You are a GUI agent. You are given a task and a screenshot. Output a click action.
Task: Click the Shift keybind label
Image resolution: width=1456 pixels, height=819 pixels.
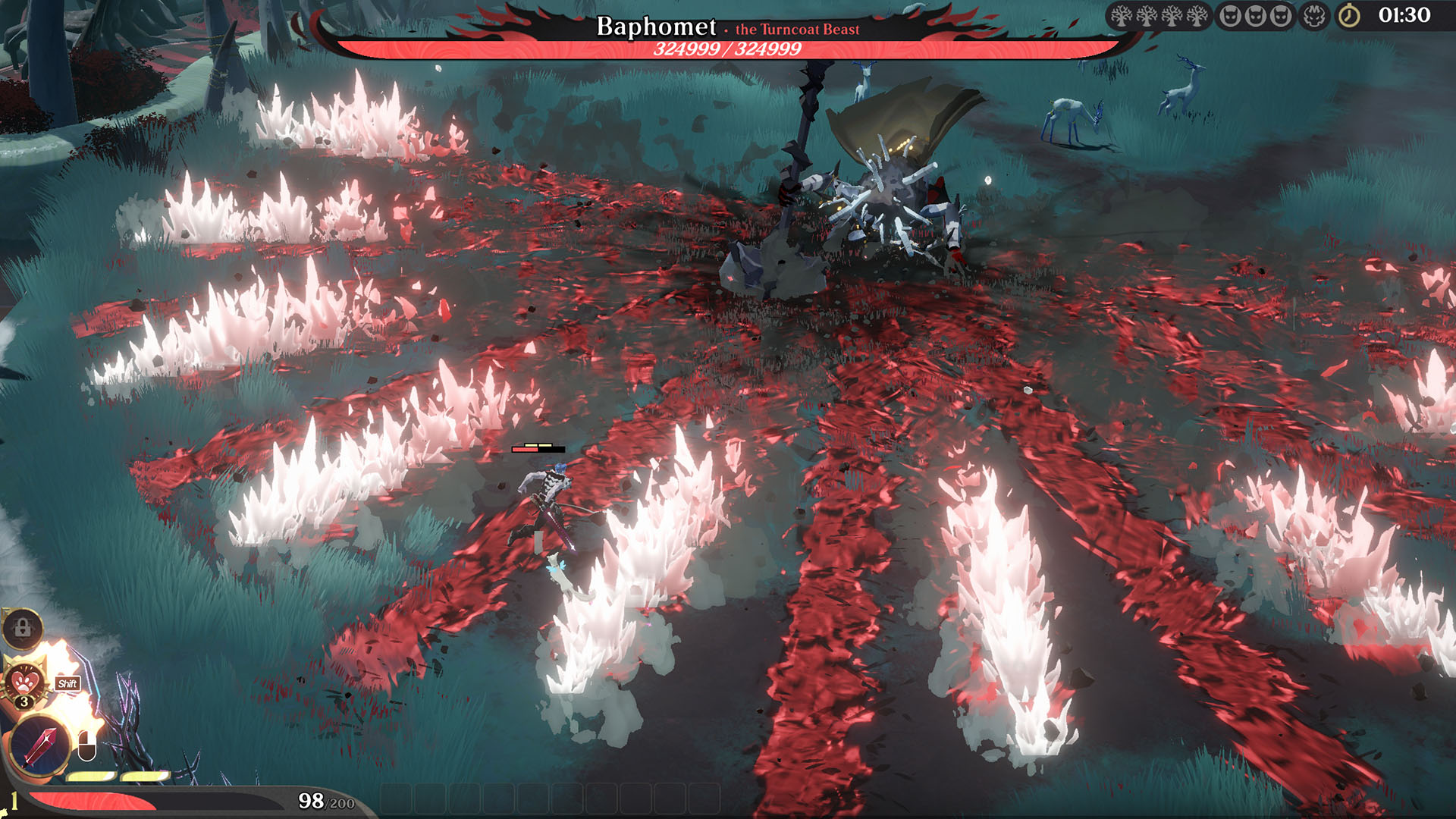[x=67, y=682]
